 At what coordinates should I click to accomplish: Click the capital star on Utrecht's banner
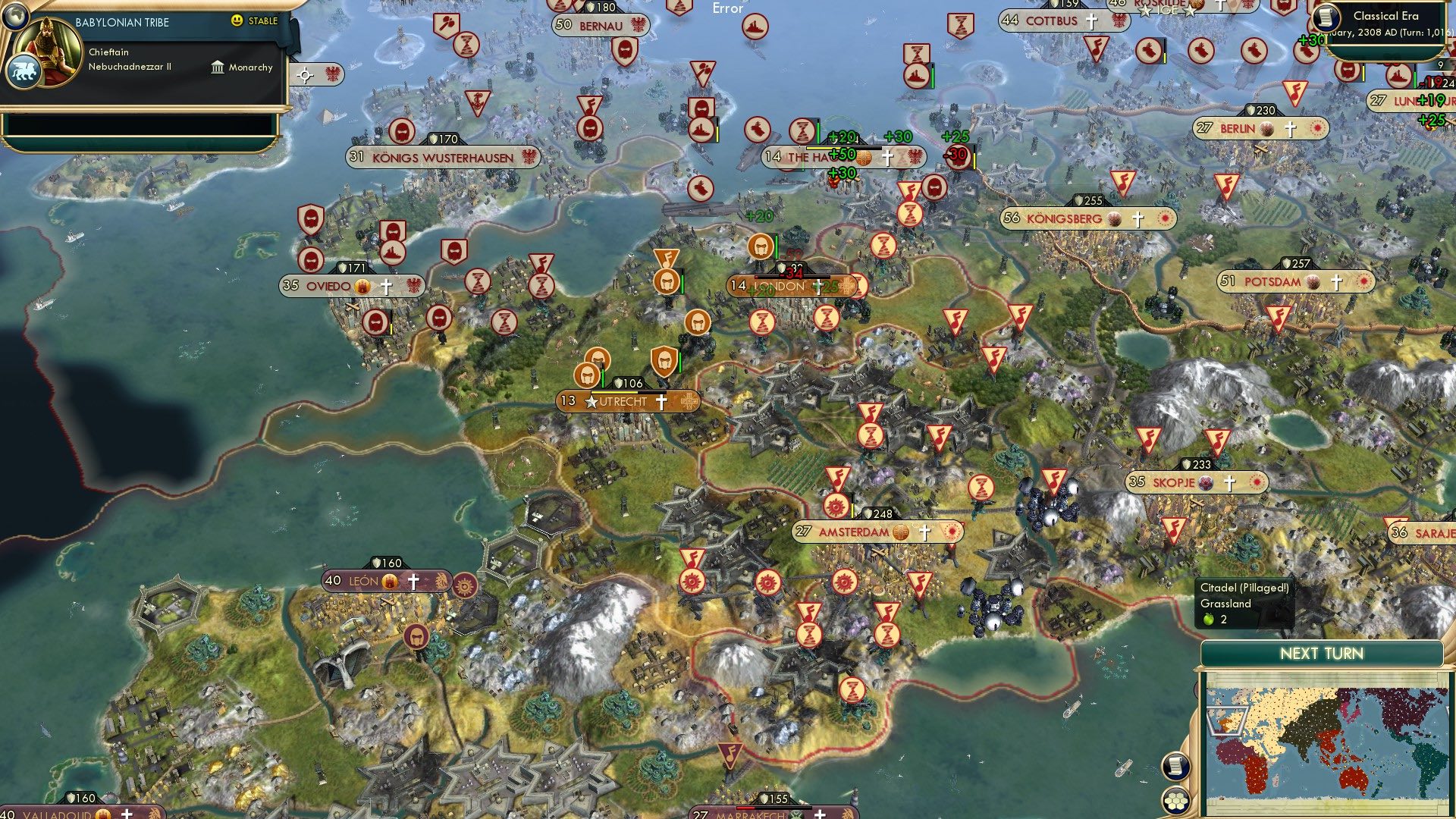coord(593,401)
